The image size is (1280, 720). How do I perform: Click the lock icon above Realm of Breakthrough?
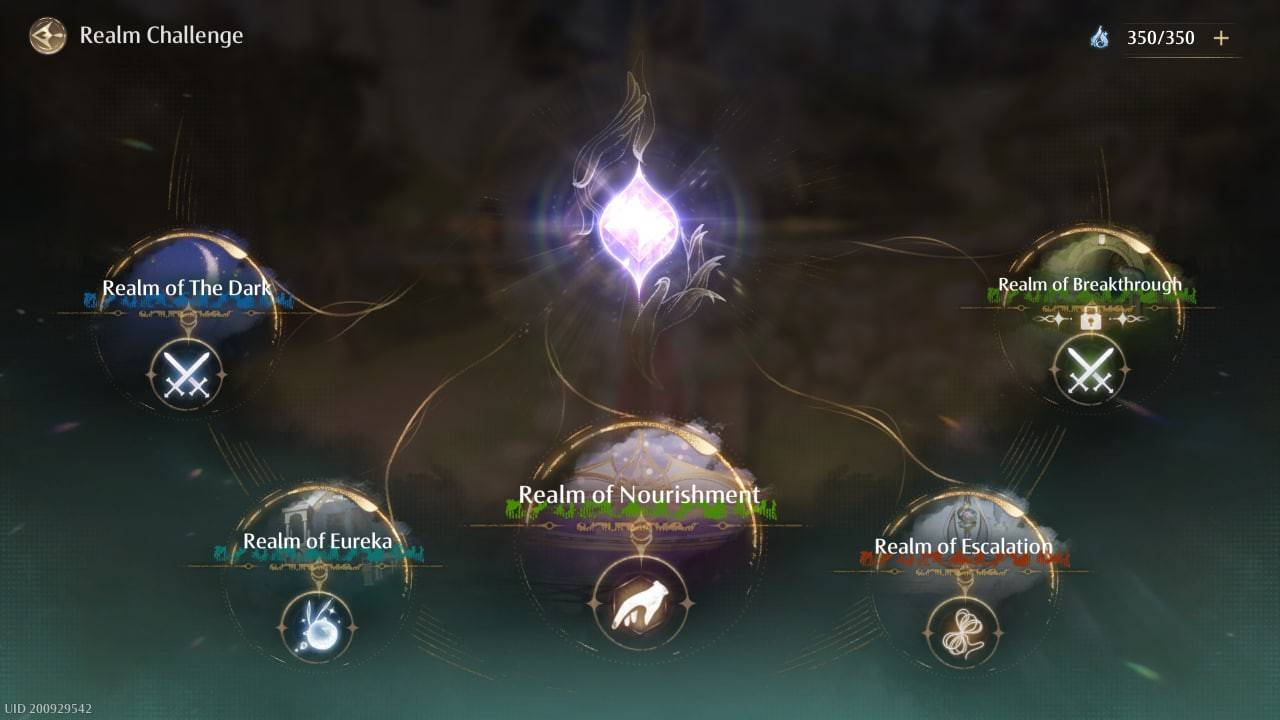1092,321
